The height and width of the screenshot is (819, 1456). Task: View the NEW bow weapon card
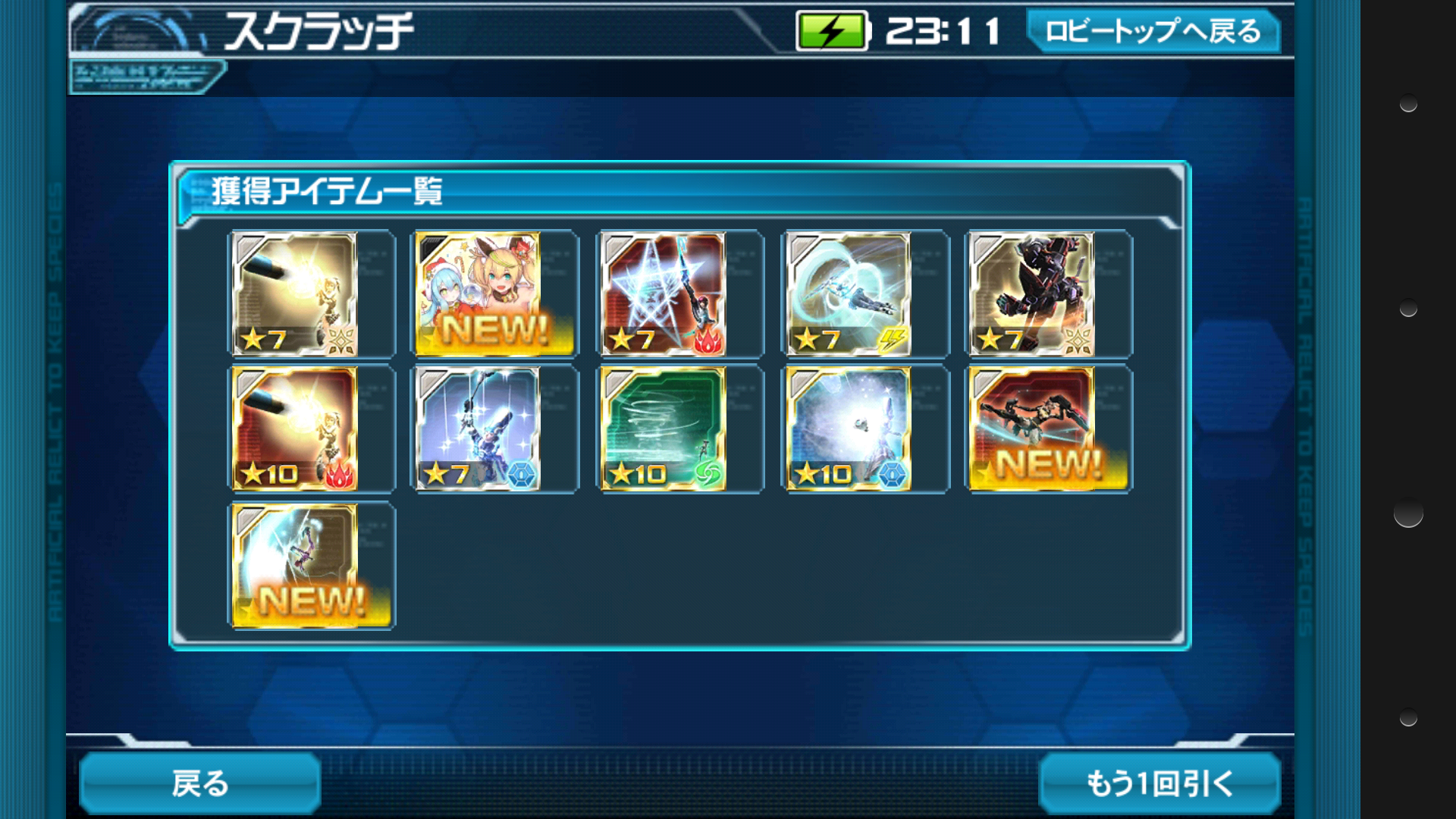294,566
